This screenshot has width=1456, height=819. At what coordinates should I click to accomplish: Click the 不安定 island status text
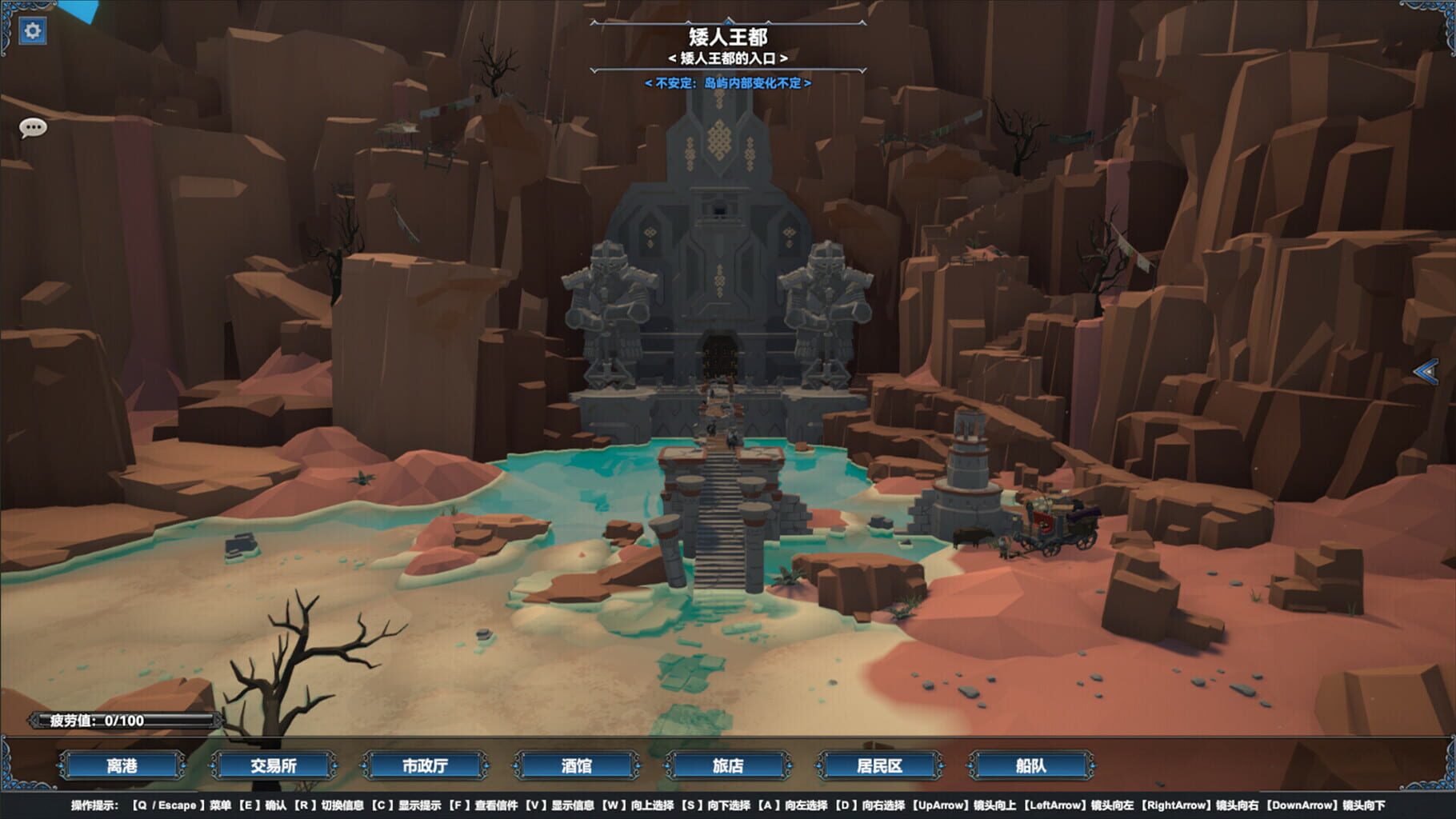tap(728, 81)
